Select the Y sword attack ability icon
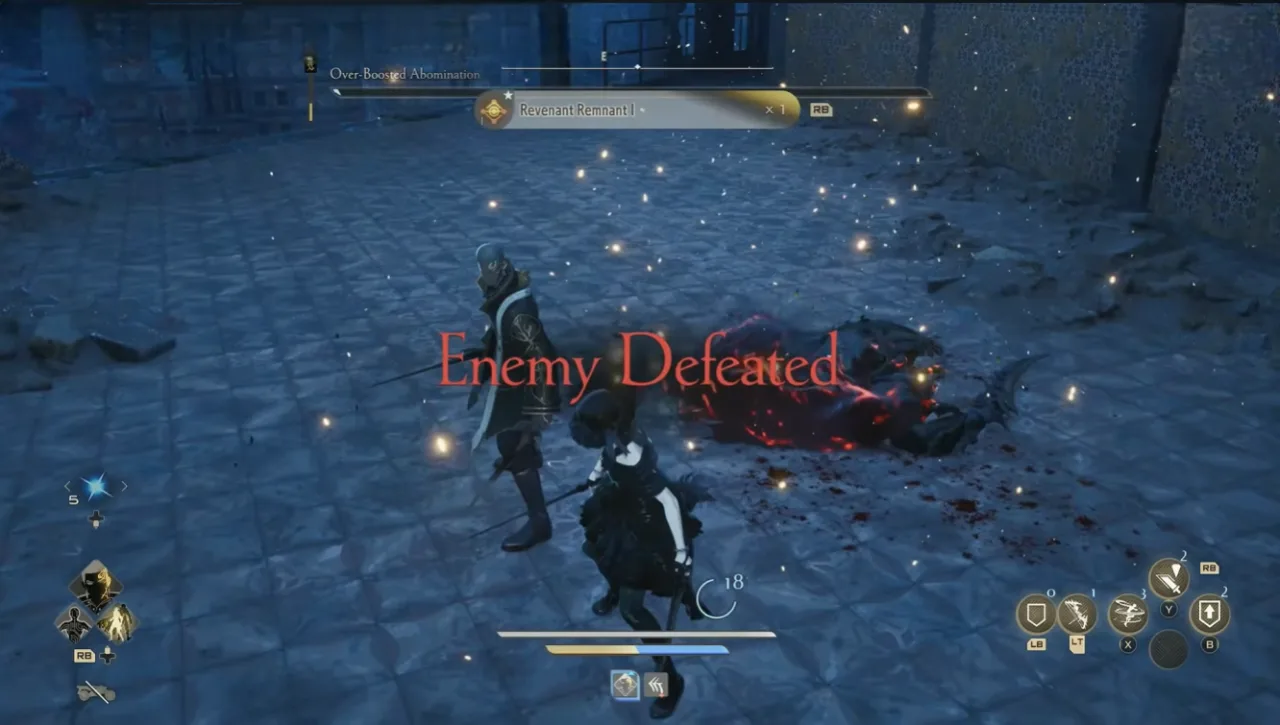Image resolution: width=1280 pixels, height=725 pixels. [x=1169, y=578]
